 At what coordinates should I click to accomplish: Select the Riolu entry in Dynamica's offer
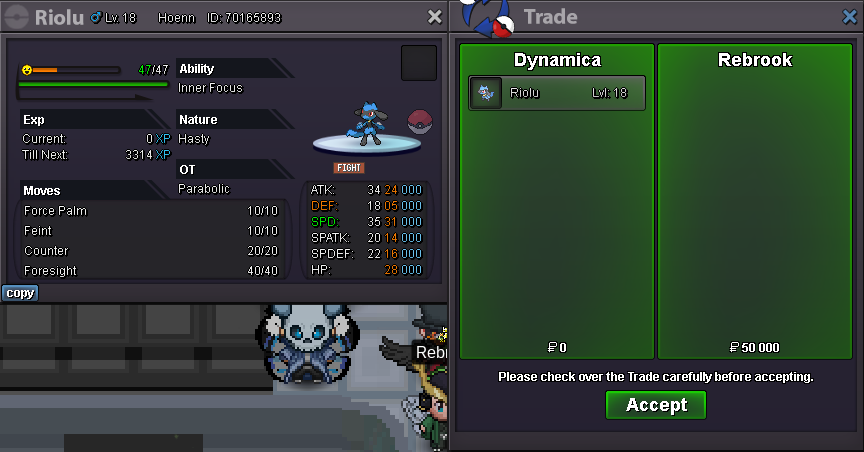557,93
